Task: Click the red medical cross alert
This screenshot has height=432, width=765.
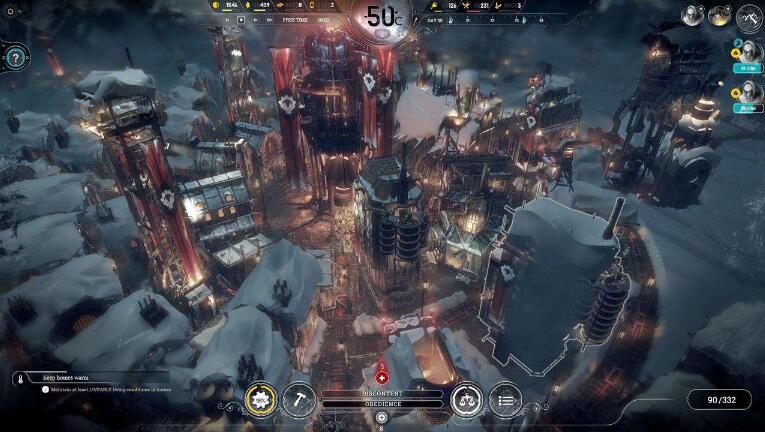Action: click(381, 379)
